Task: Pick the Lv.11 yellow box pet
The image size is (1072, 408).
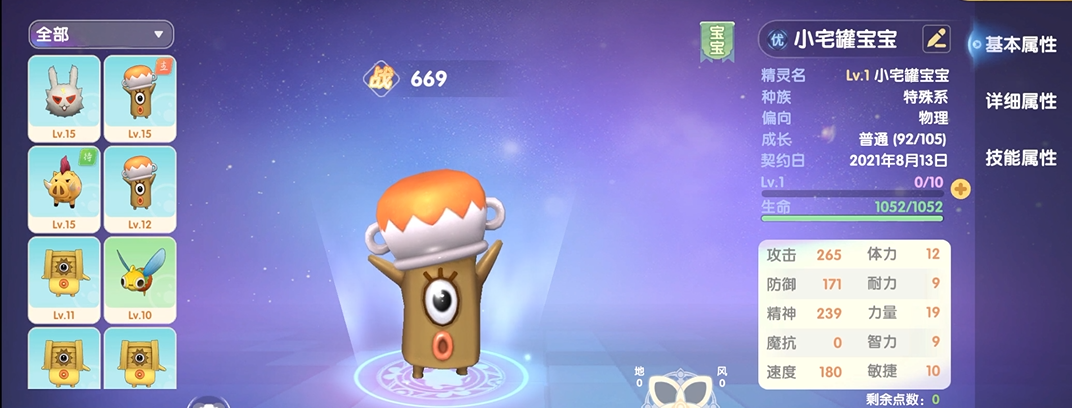Action: [x=64, y=278]
